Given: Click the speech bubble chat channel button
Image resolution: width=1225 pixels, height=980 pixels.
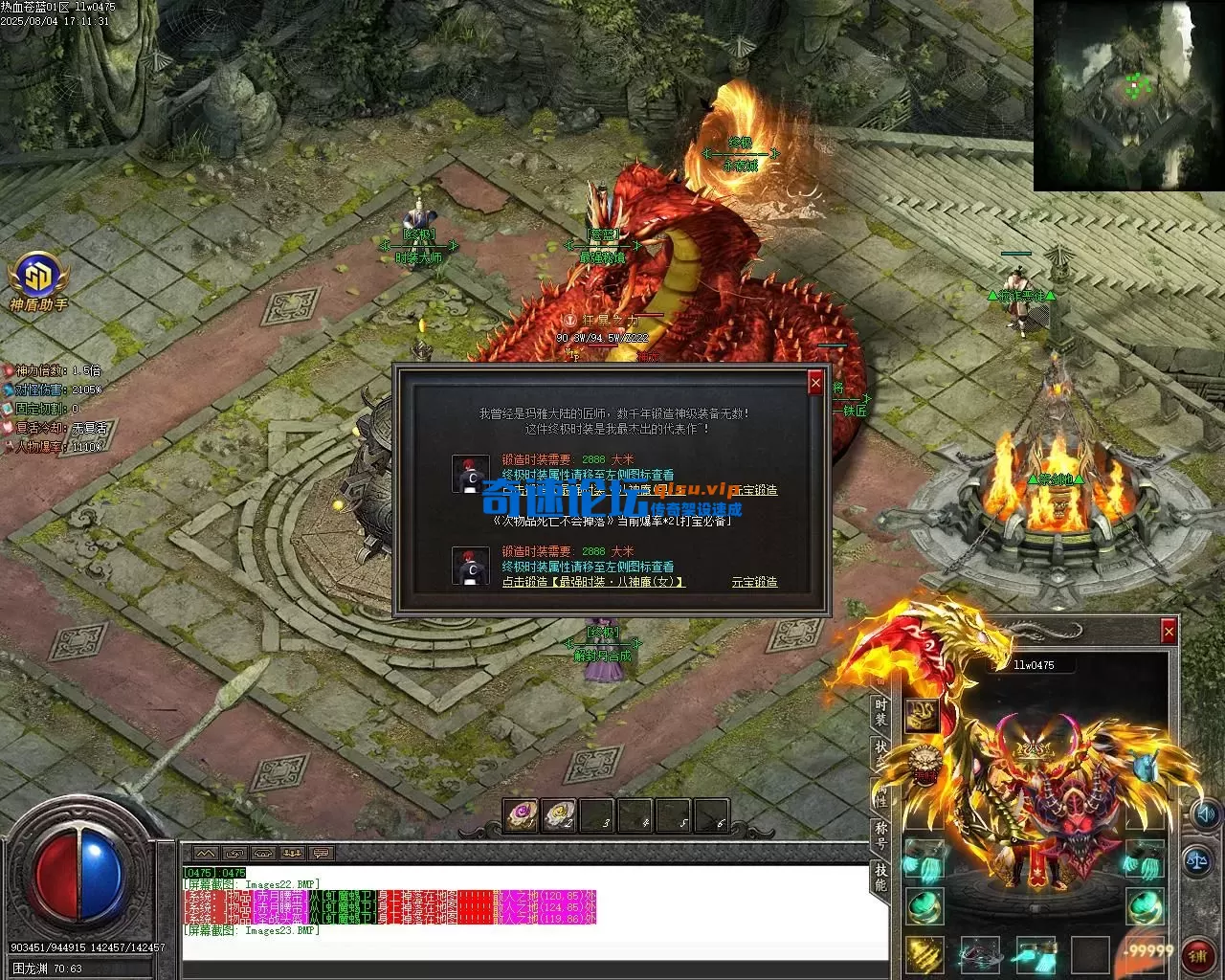Looking at the screenshot, I should pos(321,853).
